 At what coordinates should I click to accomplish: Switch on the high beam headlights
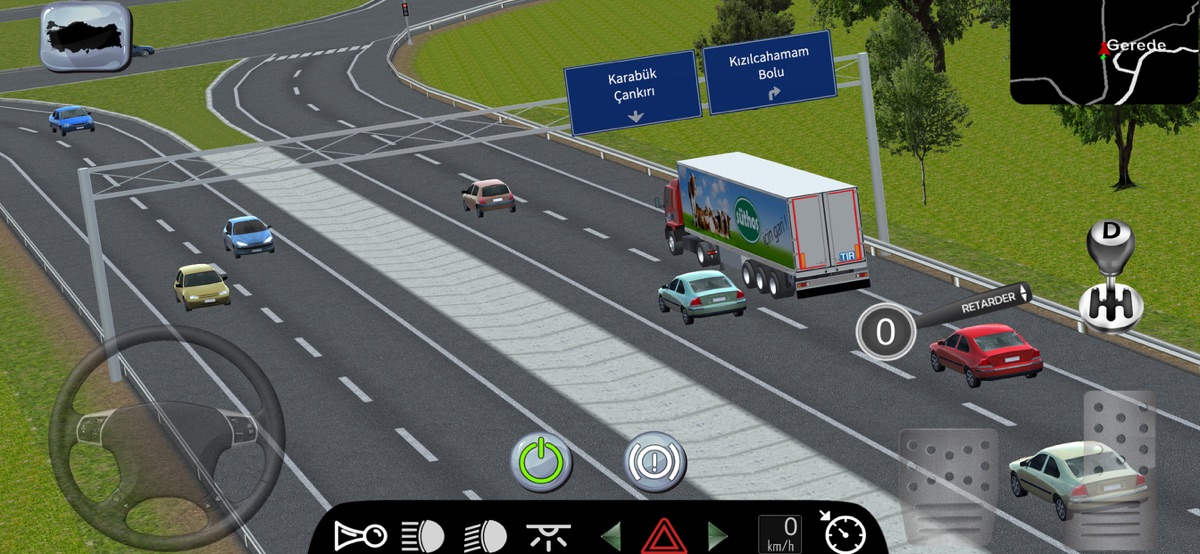pos(422,535)
